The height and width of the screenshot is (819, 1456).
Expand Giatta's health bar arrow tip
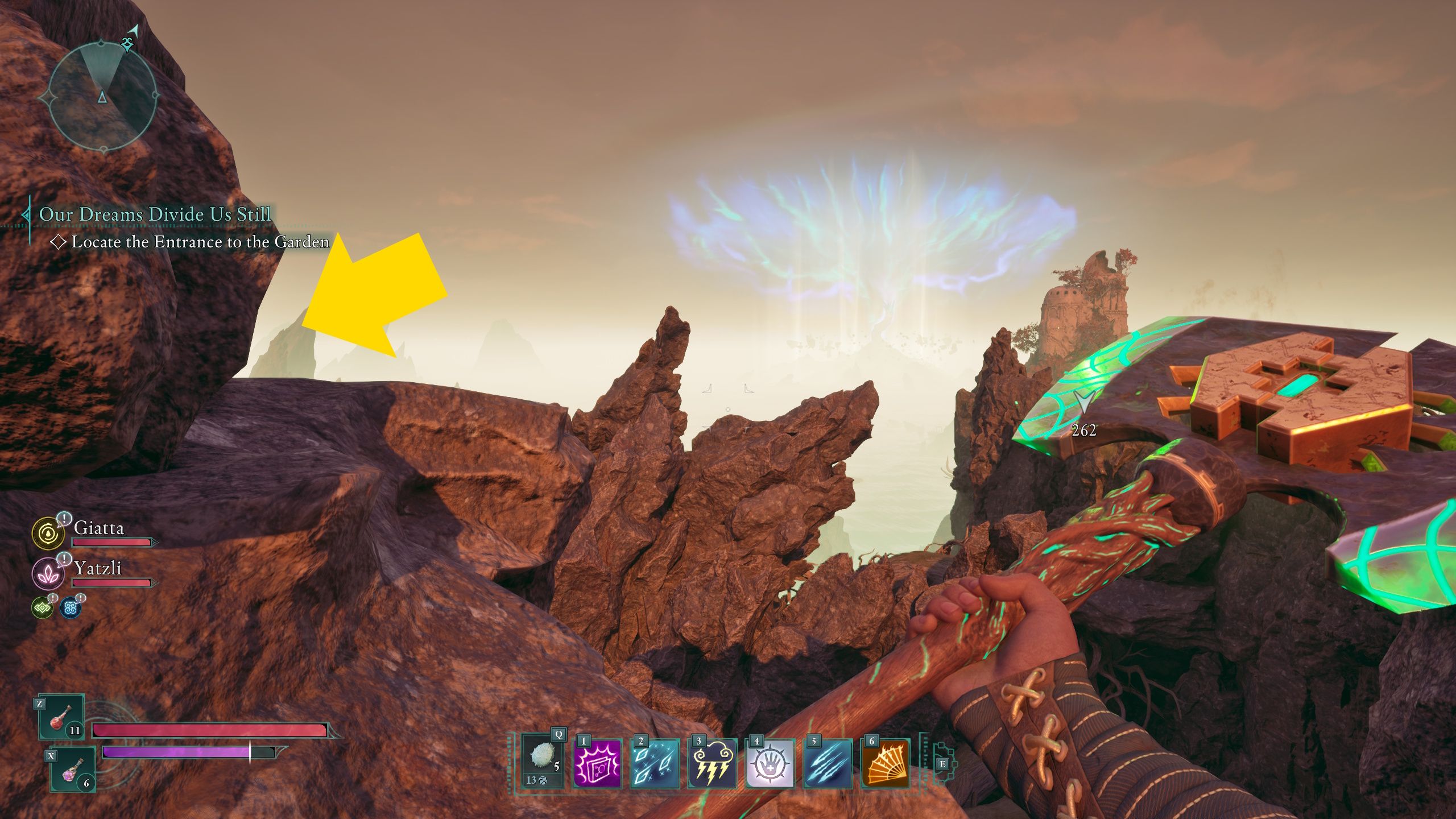click(155, 543)
